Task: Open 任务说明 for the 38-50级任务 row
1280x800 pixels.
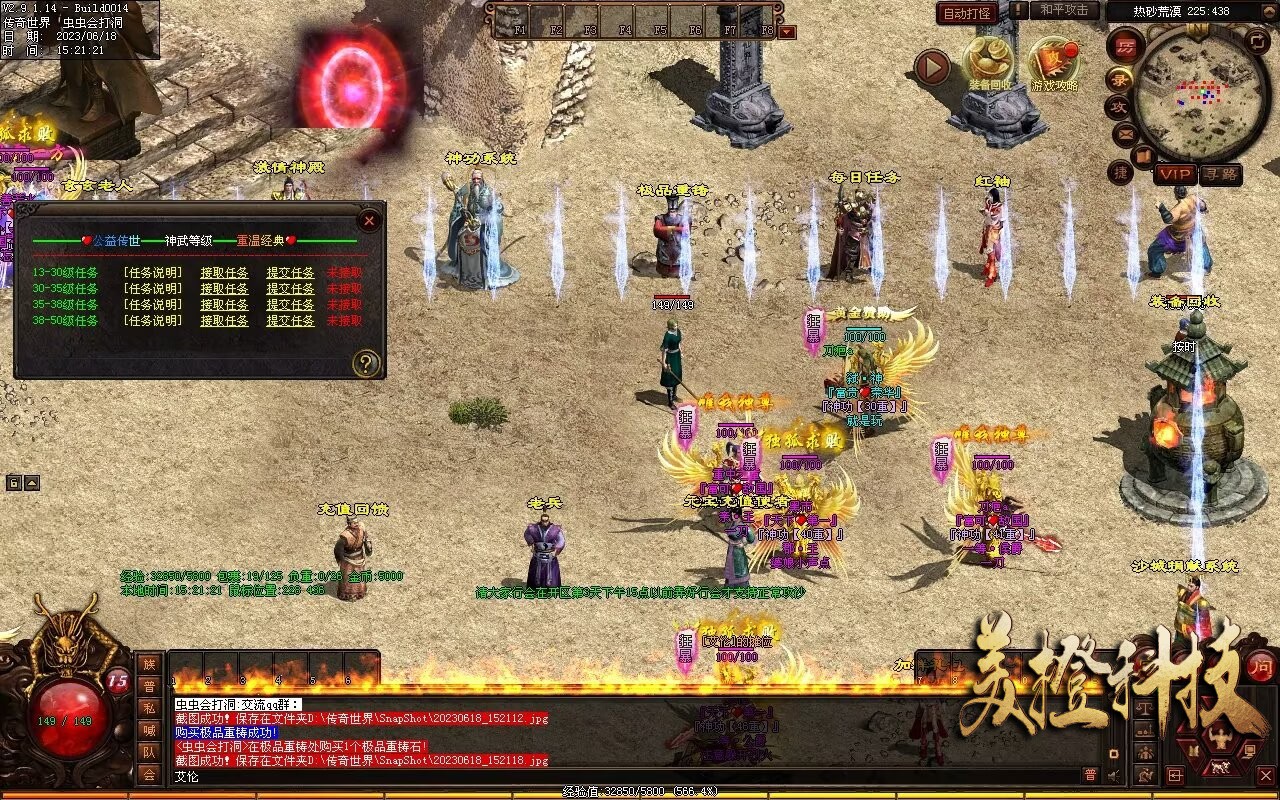Action: [152, 321]
